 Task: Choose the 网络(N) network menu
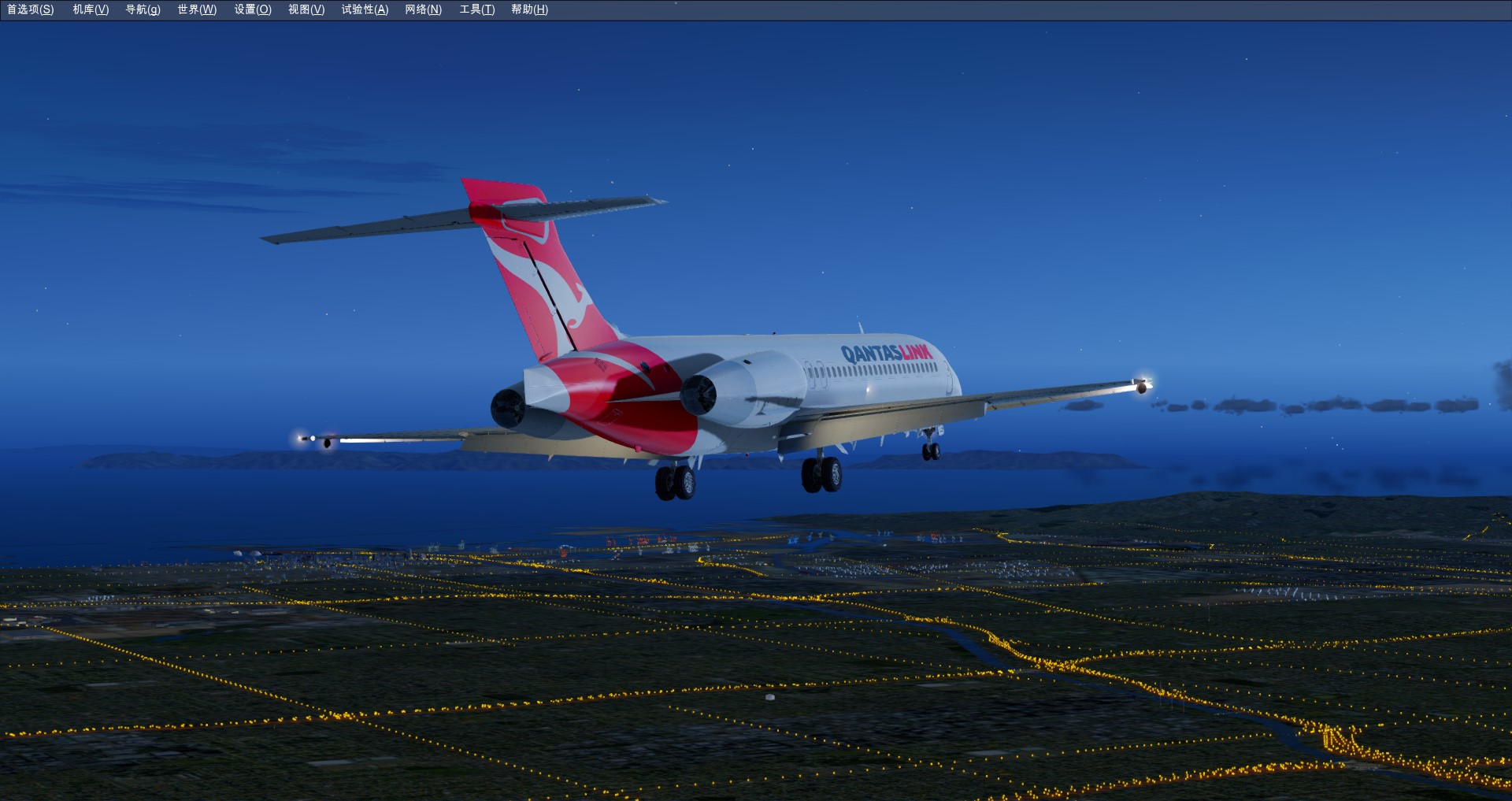(x=423, y=9)
